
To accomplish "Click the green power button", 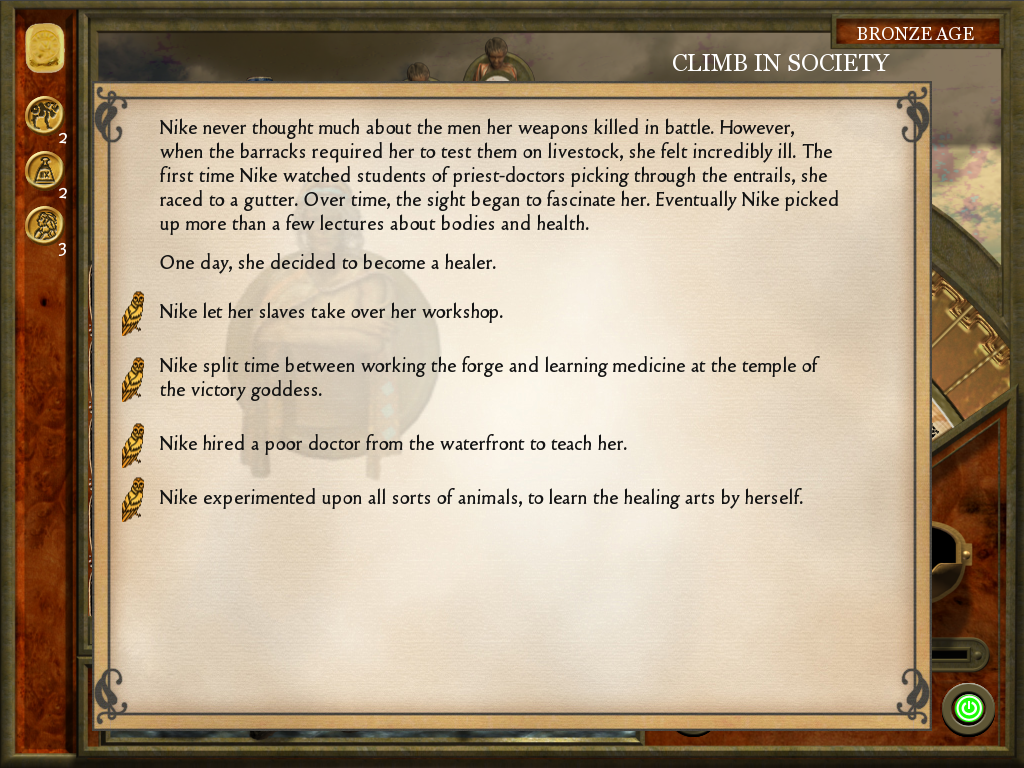I will point(967,709).
